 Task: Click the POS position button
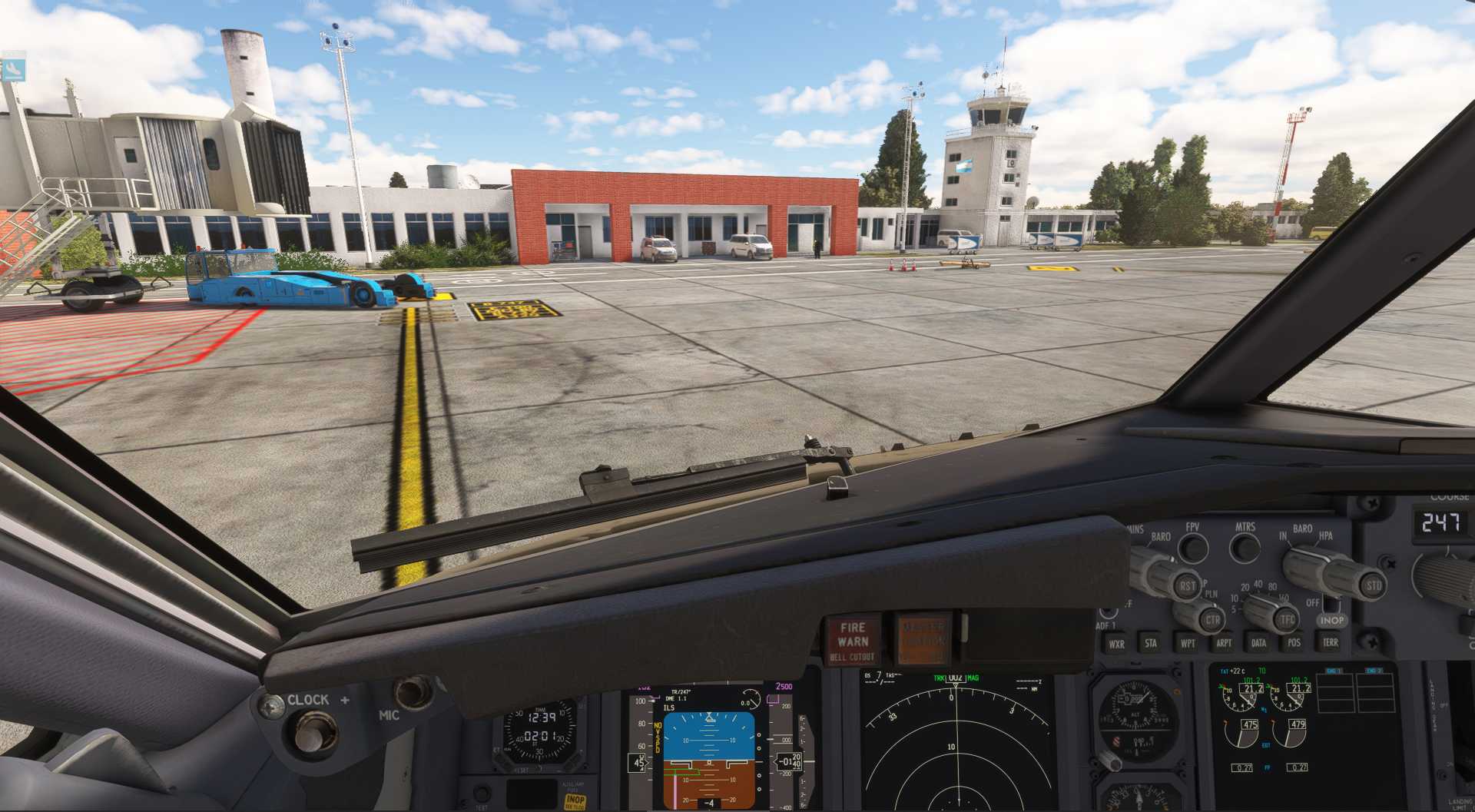pos(1294,642)
